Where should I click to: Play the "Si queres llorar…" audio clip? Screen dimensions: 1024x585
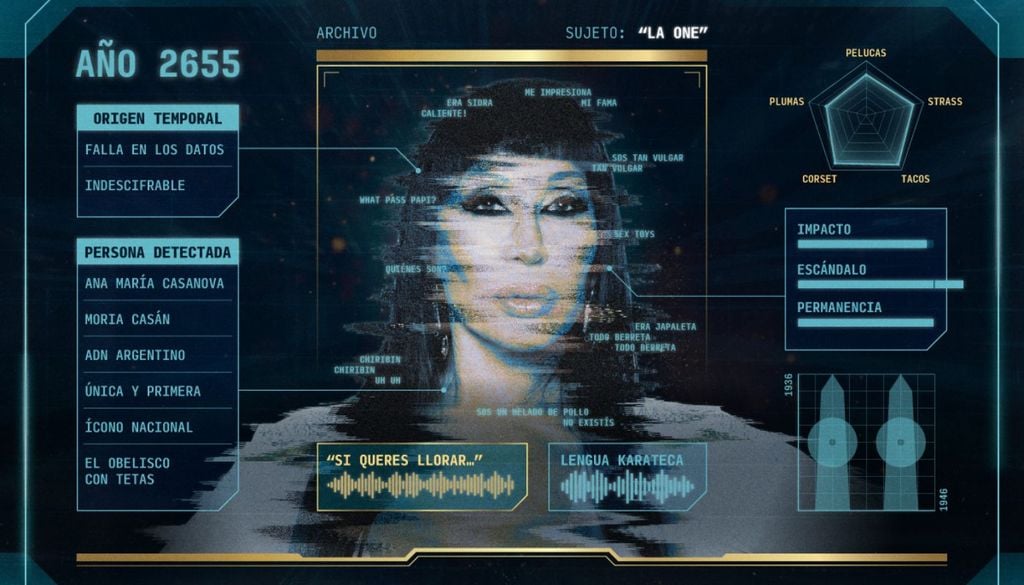coord(421,477)
